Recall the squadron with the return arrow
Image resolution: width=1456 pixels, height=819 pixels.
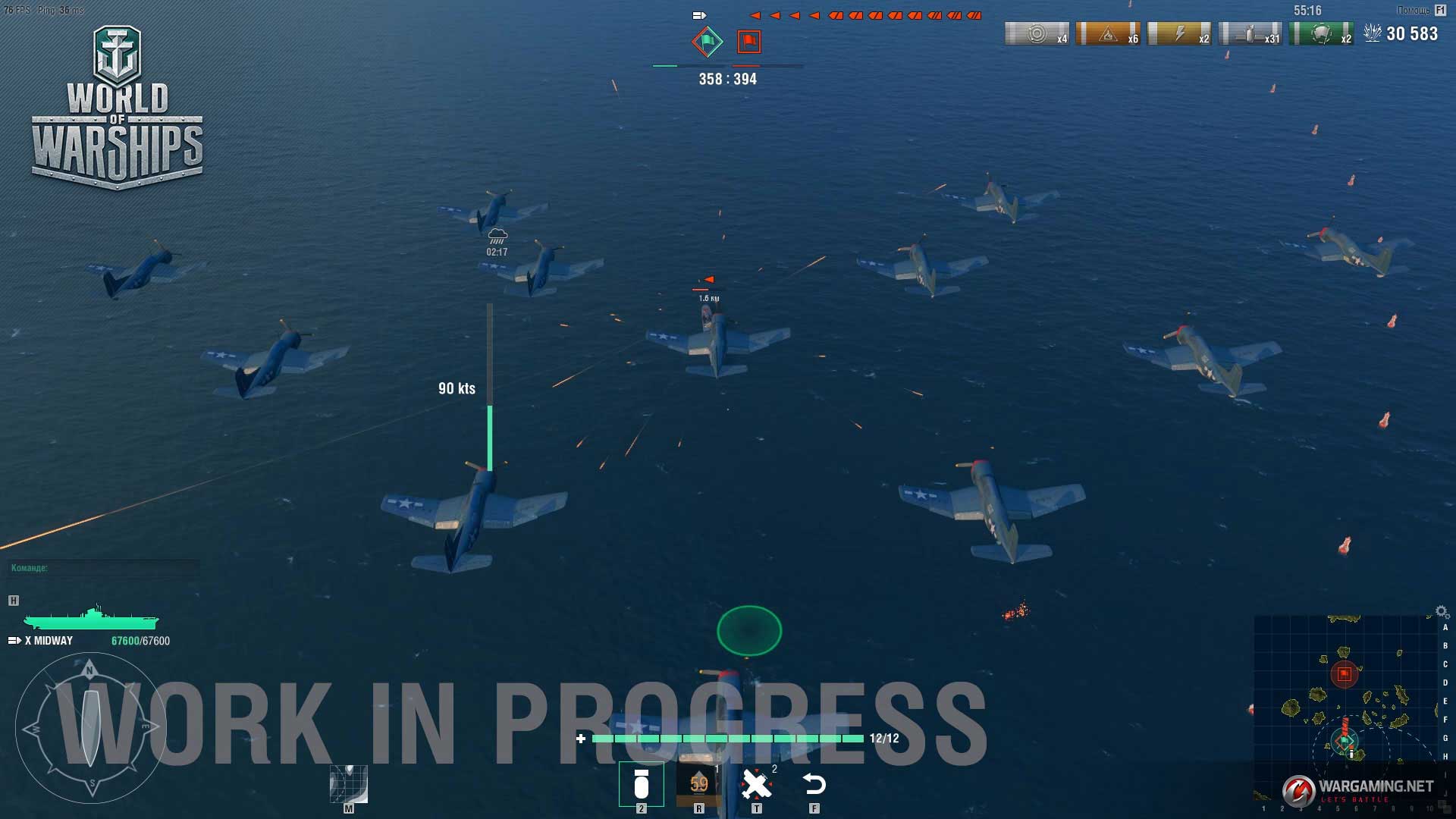[814, 784]
